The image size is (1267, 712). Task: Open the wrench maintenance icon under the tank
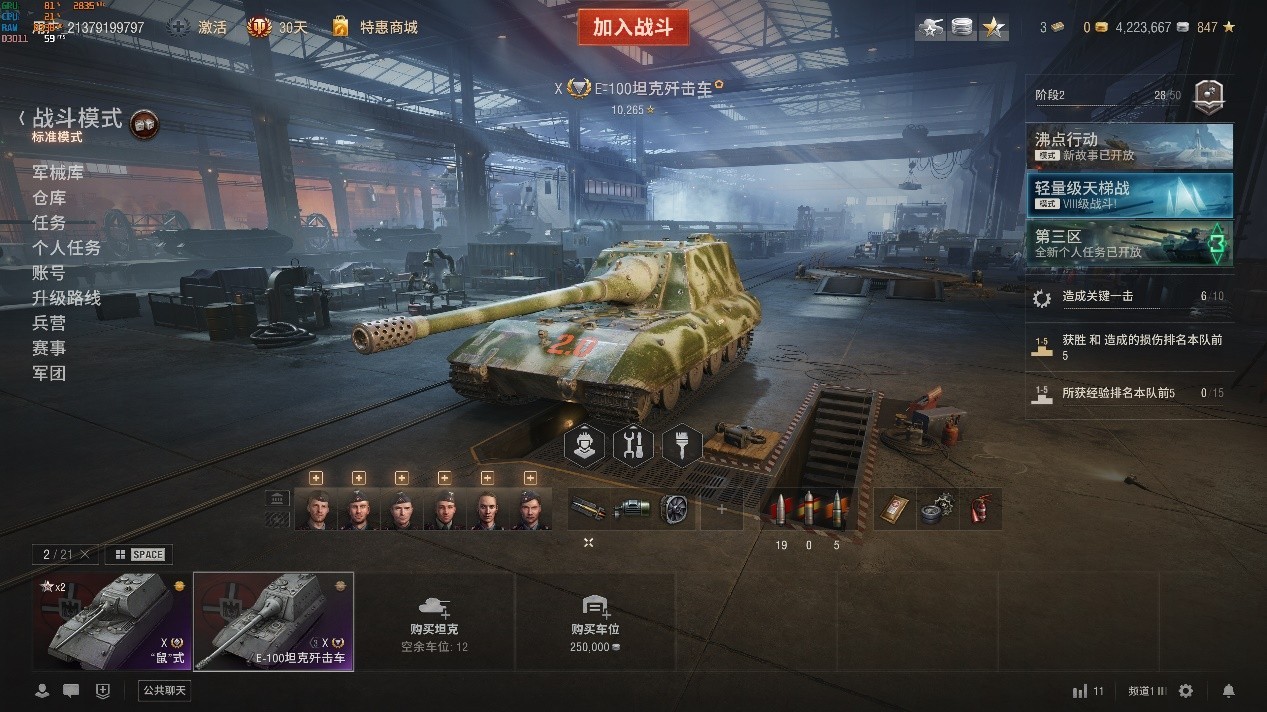(632, 445)
